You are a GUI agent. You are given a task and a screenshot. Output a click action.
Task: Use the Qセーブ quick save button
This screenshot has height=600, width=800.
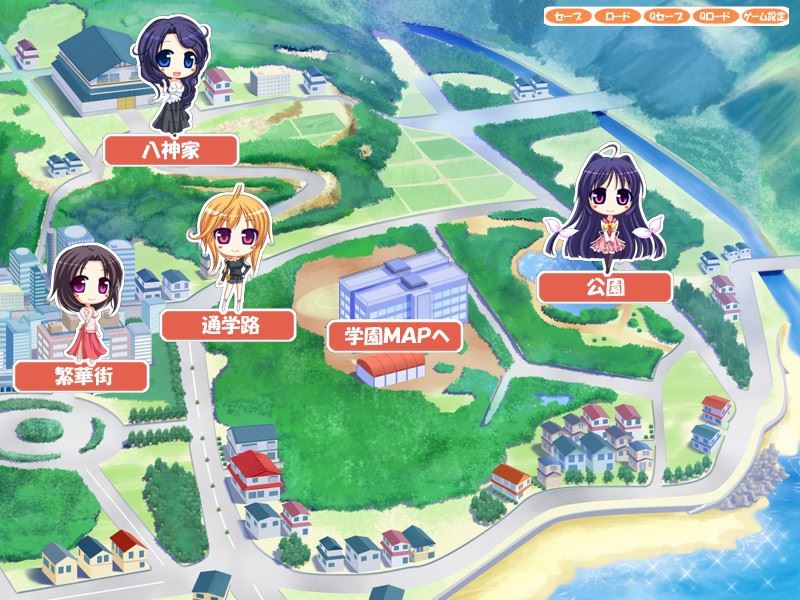pos(666,17)
